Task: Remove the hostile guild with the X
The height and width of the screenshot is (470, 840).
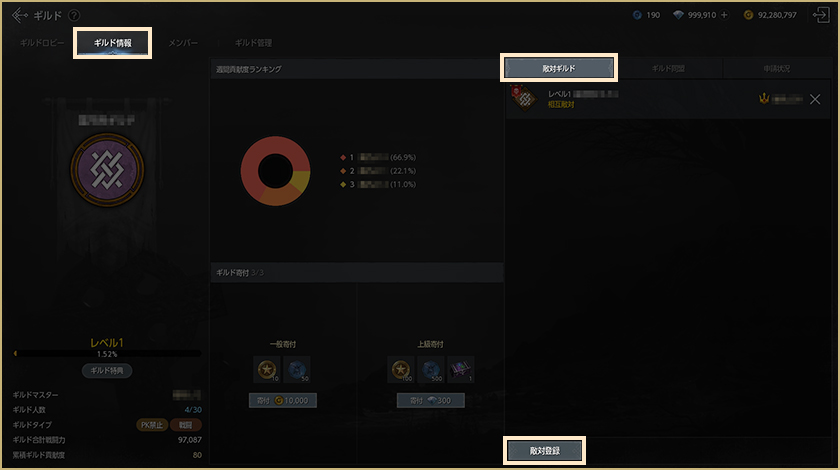Action: [x=815, y=99]
